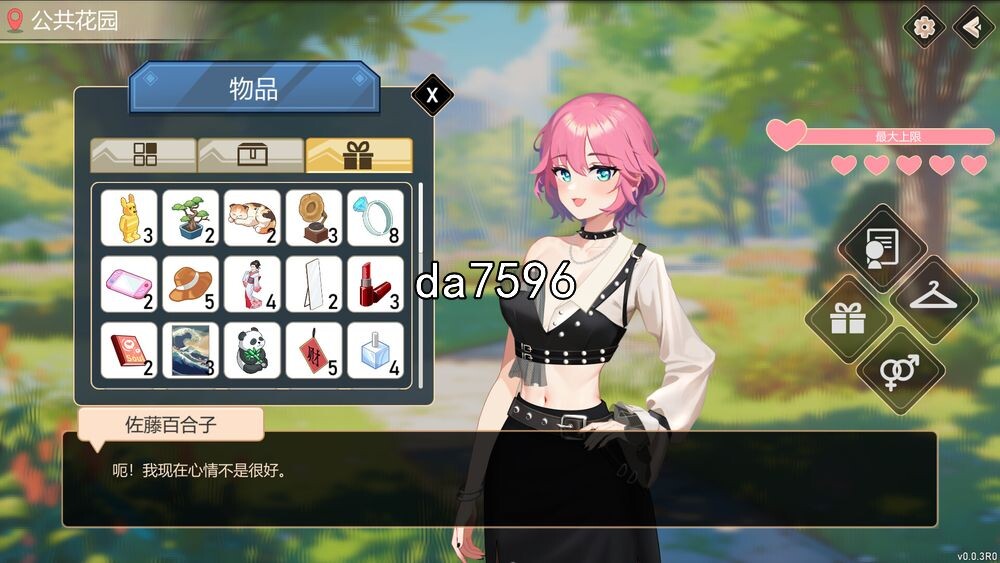Open the storage chest tab

click(251, 154)
